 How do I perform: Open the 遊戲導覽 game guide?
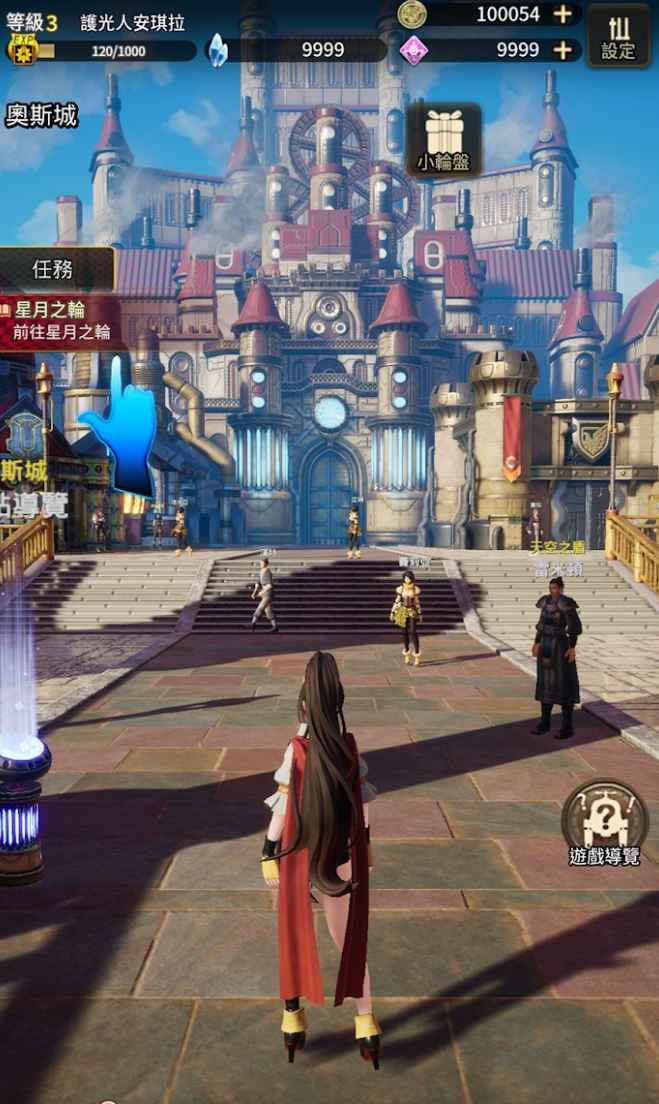click(604, 824)
